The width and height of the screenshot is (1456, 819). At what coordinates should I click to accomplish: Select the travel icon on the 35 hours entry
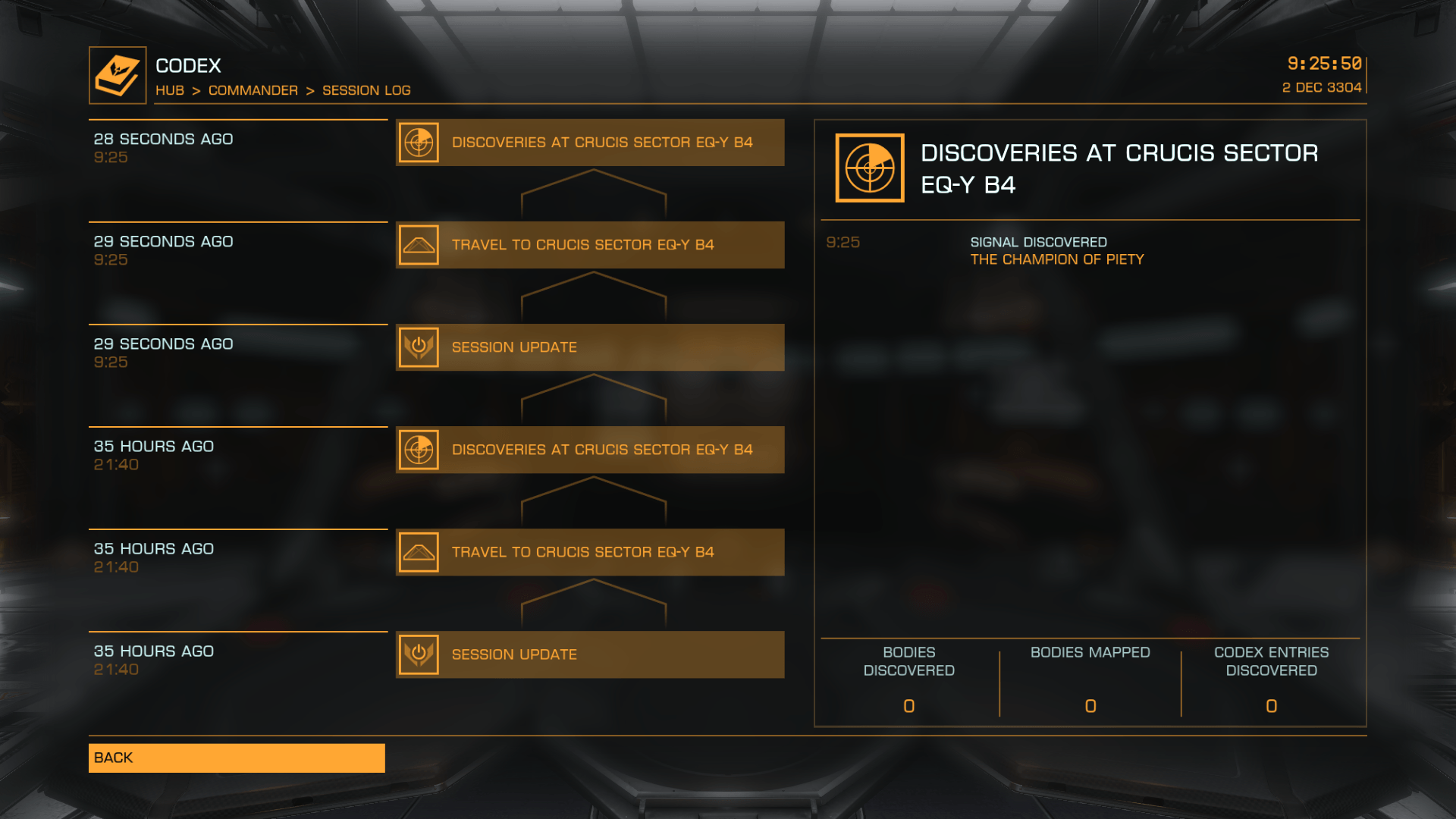pyautogui.click(x=418, y=552)
